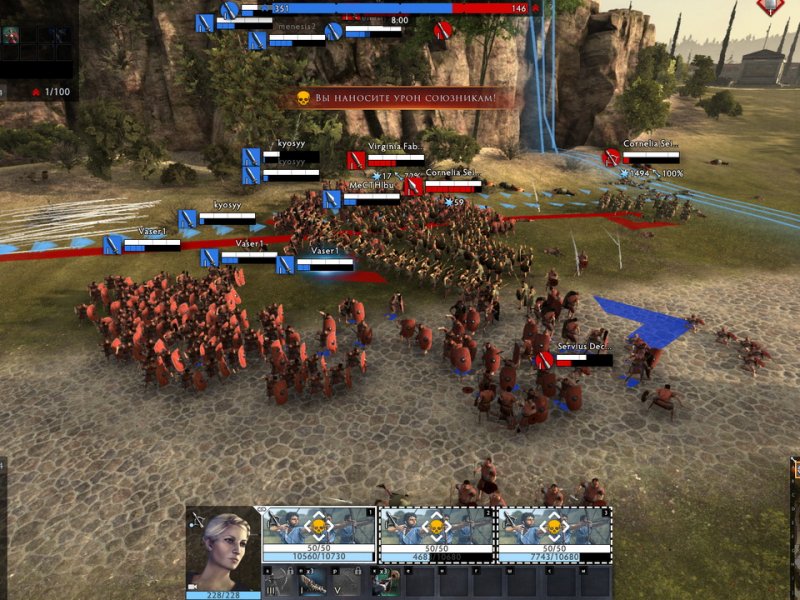Viewport: 800px width, 600px height.
Task: Select archer unit card number 3
Action: 554,534
